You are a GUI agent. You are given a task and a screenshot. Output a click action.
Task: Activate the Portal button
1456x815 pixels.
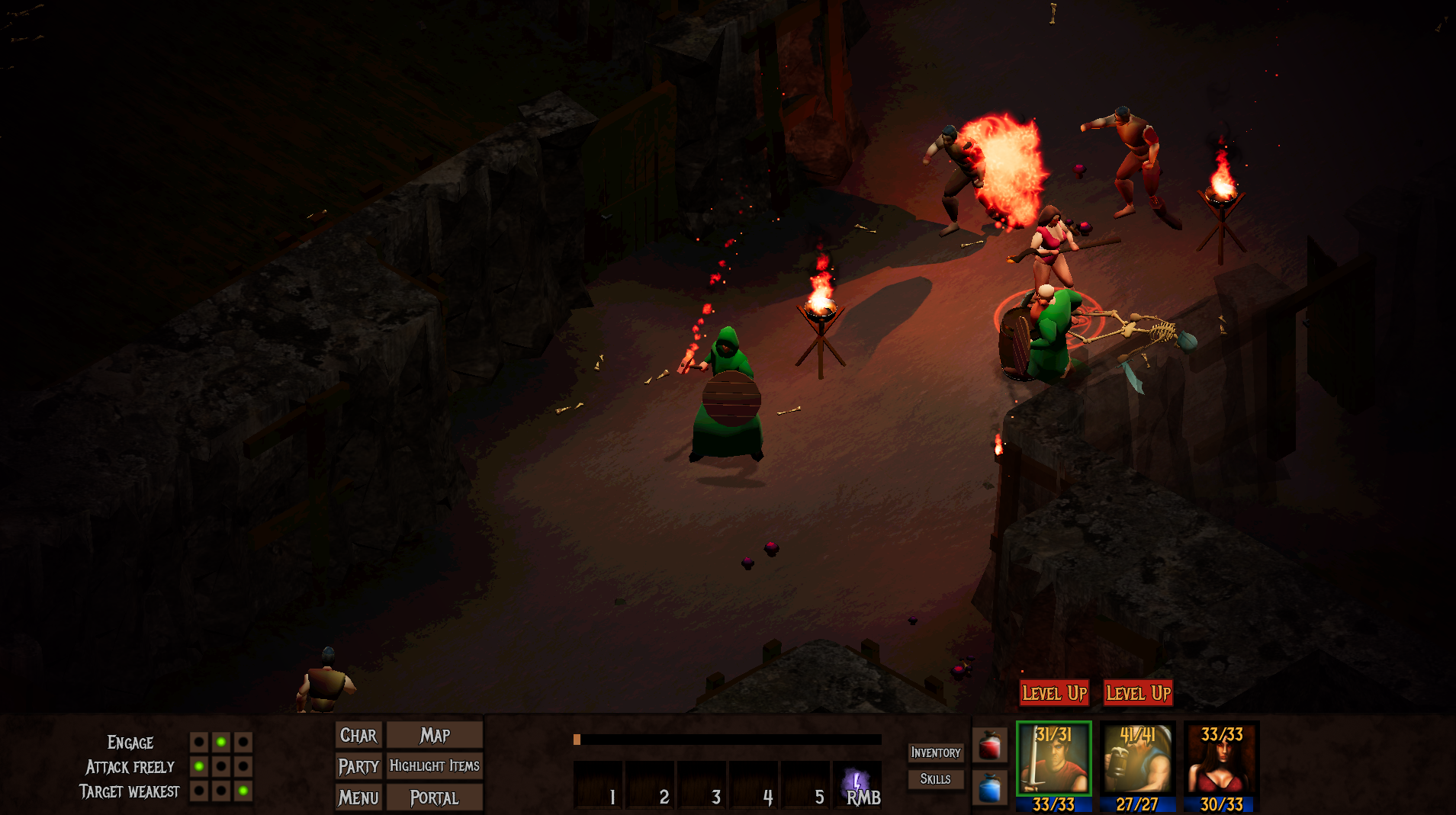tap(435, 797)
